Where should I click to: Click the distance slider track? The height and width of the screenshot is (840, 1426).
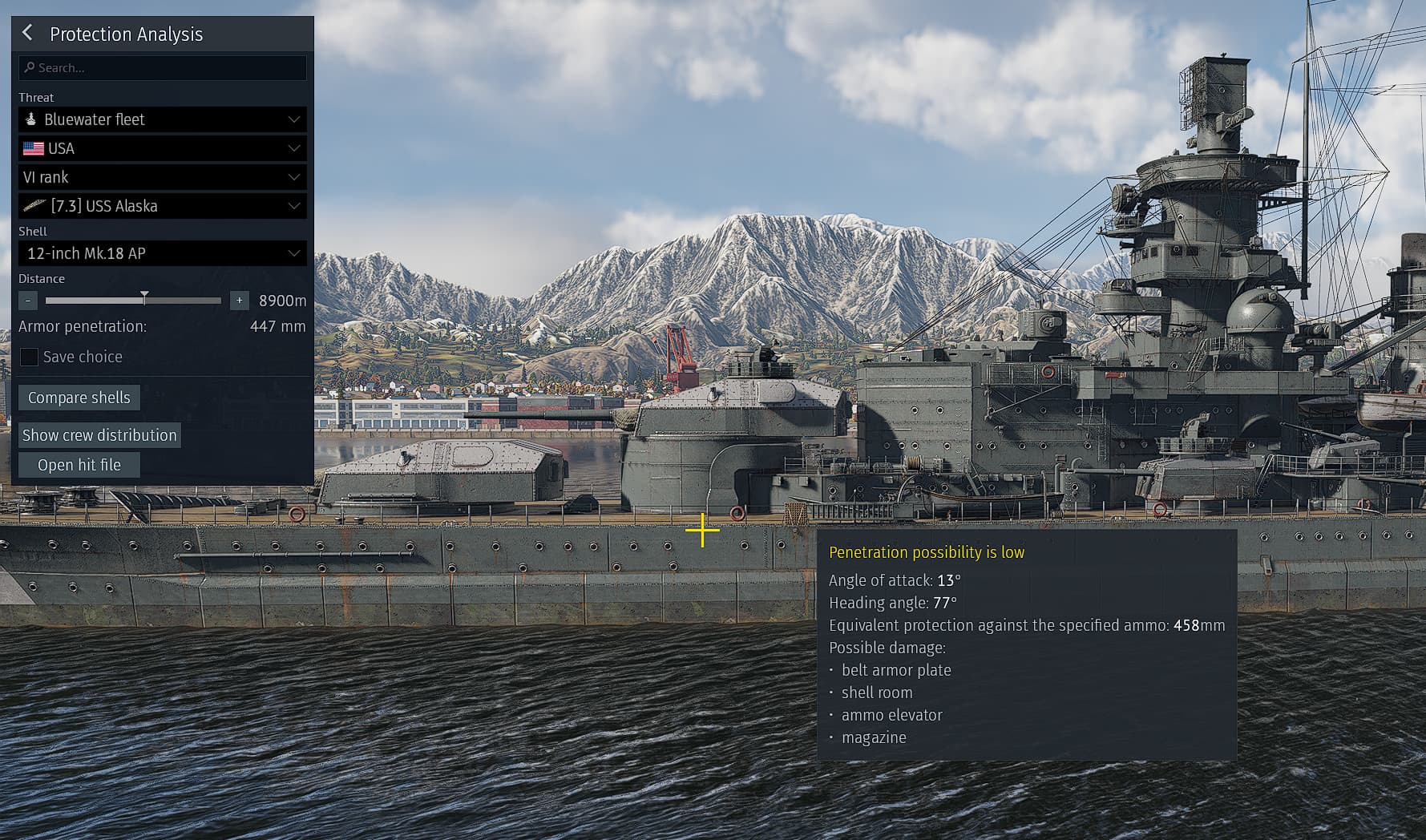[133, 301]
